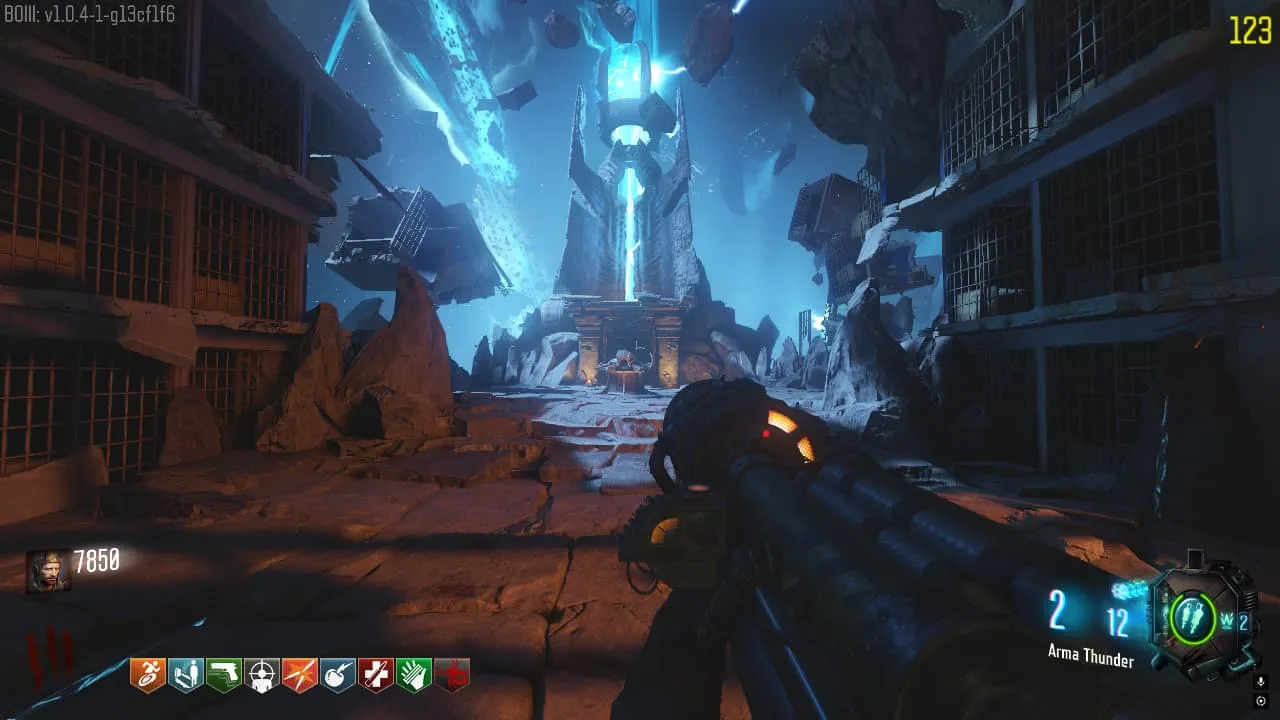Click the Quick Revive tombstone perk icon

(x=185, y=675)
